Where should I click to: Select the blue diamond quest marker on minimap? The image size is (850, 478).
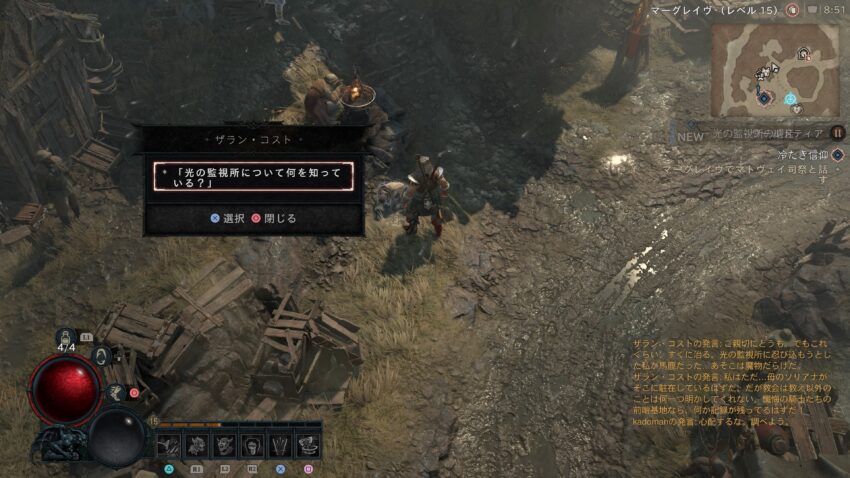click(x=765, y=98)
